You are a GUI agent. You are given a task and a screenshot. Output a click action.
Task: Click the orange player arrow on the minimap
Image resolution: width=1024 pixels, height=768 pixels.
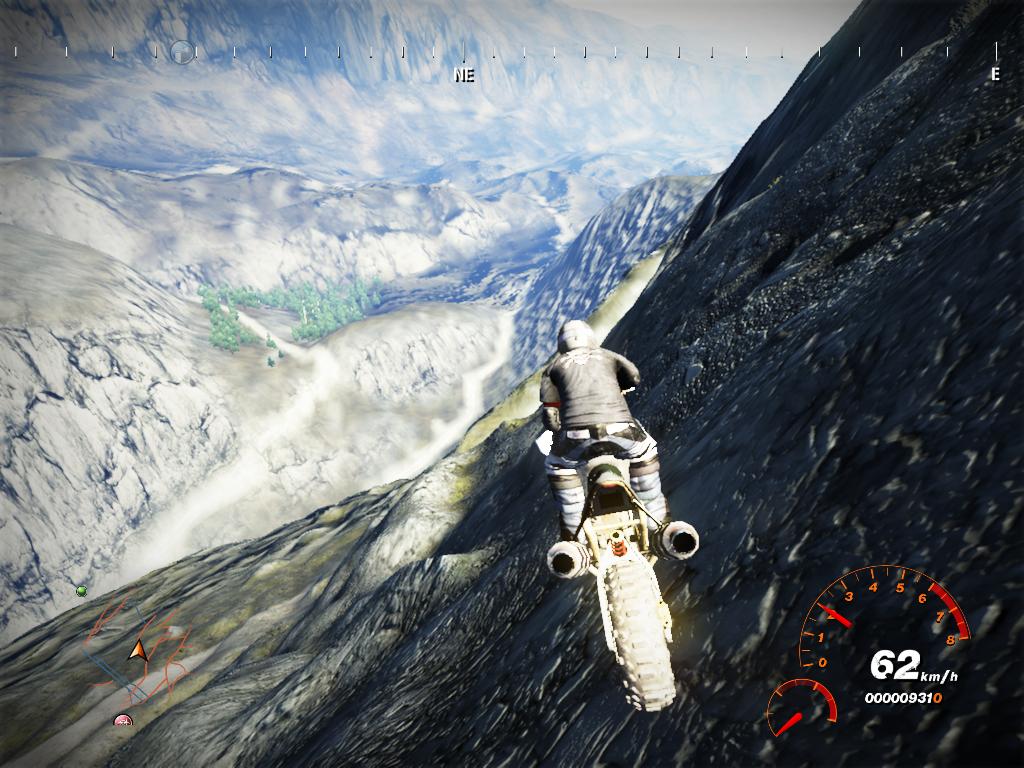pos(137,651)
